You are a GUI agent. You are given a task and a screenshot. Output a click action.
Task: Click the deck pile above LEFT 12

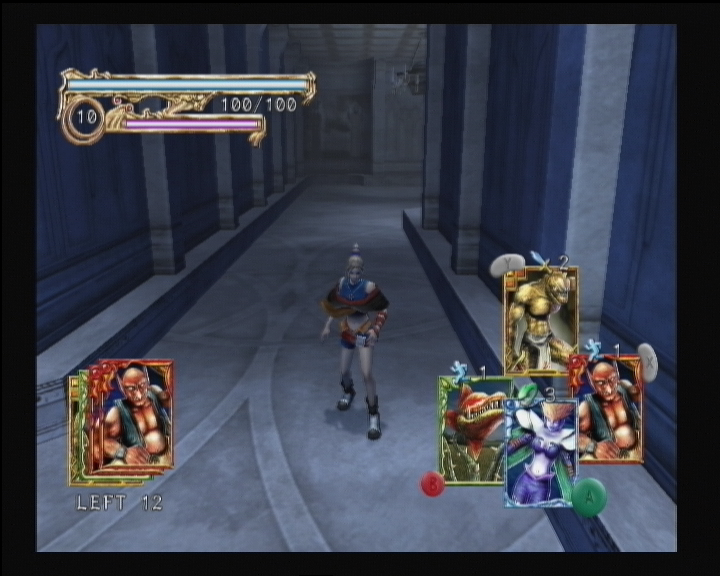tap(123, 420)
